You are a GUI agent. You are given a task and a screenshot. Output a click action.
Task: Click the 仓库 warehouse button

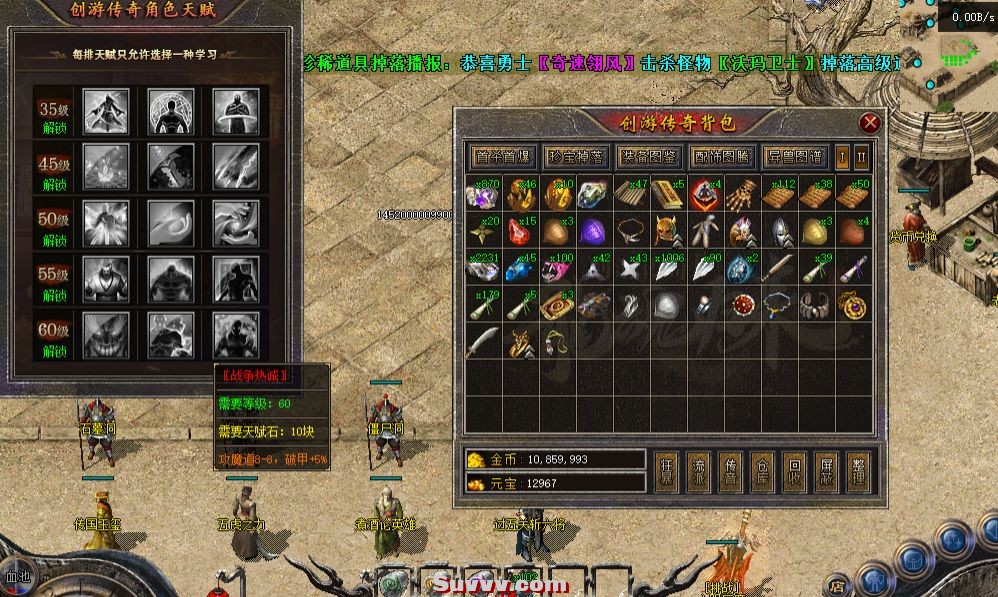[x=763, y=472]
